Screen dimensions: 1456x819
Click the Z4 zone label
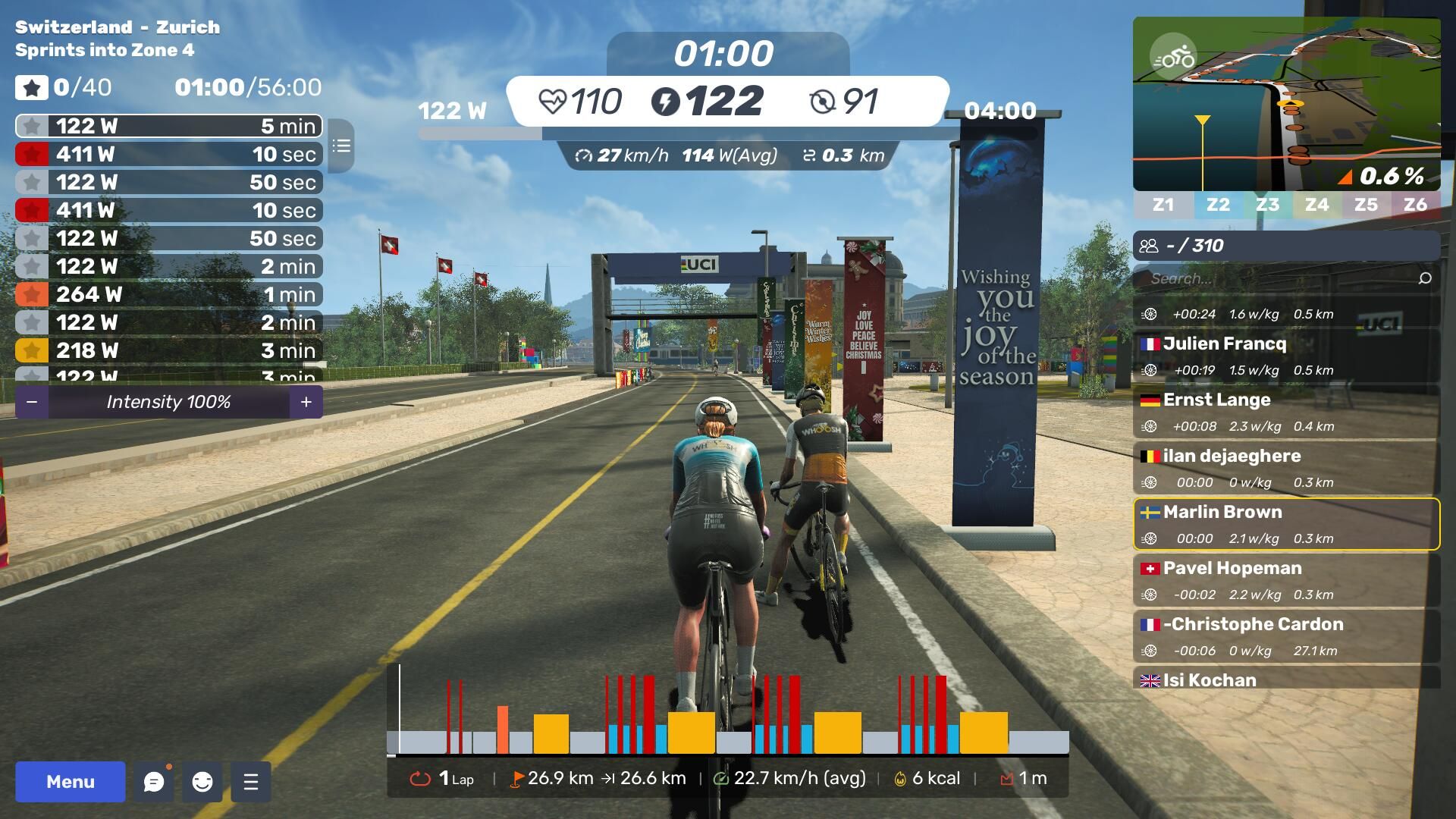[1316, 205]
